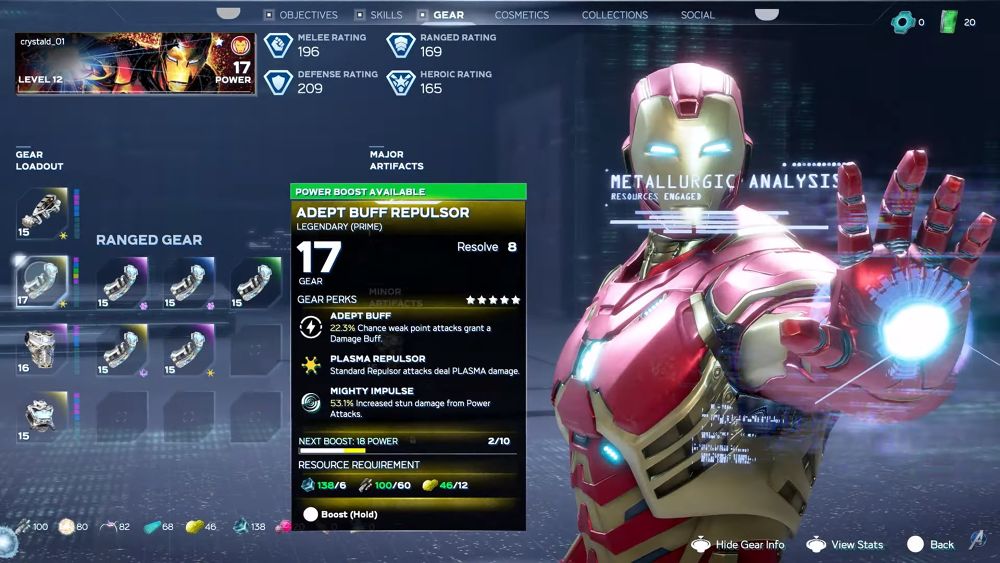Click the Boost (Hold) button
Viewport: 1000px width, 563px height.
point(342,514)
